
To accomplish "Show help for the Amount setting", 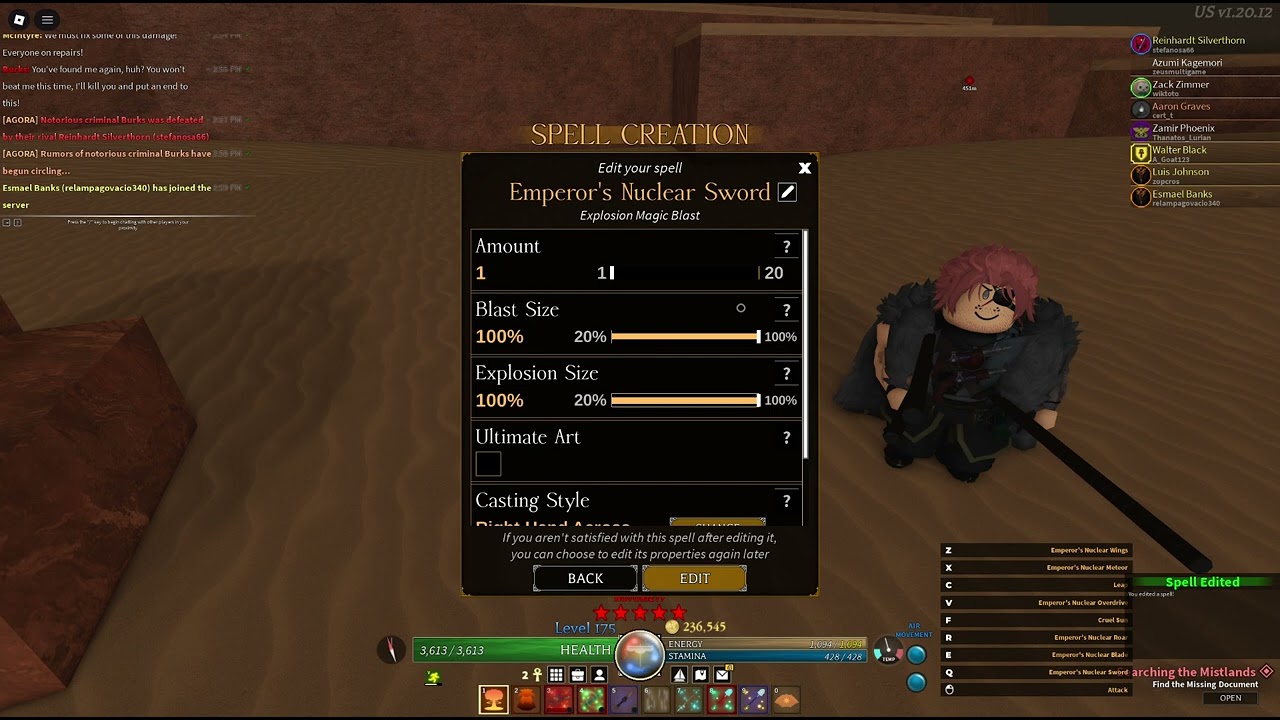I will [786, 247].
